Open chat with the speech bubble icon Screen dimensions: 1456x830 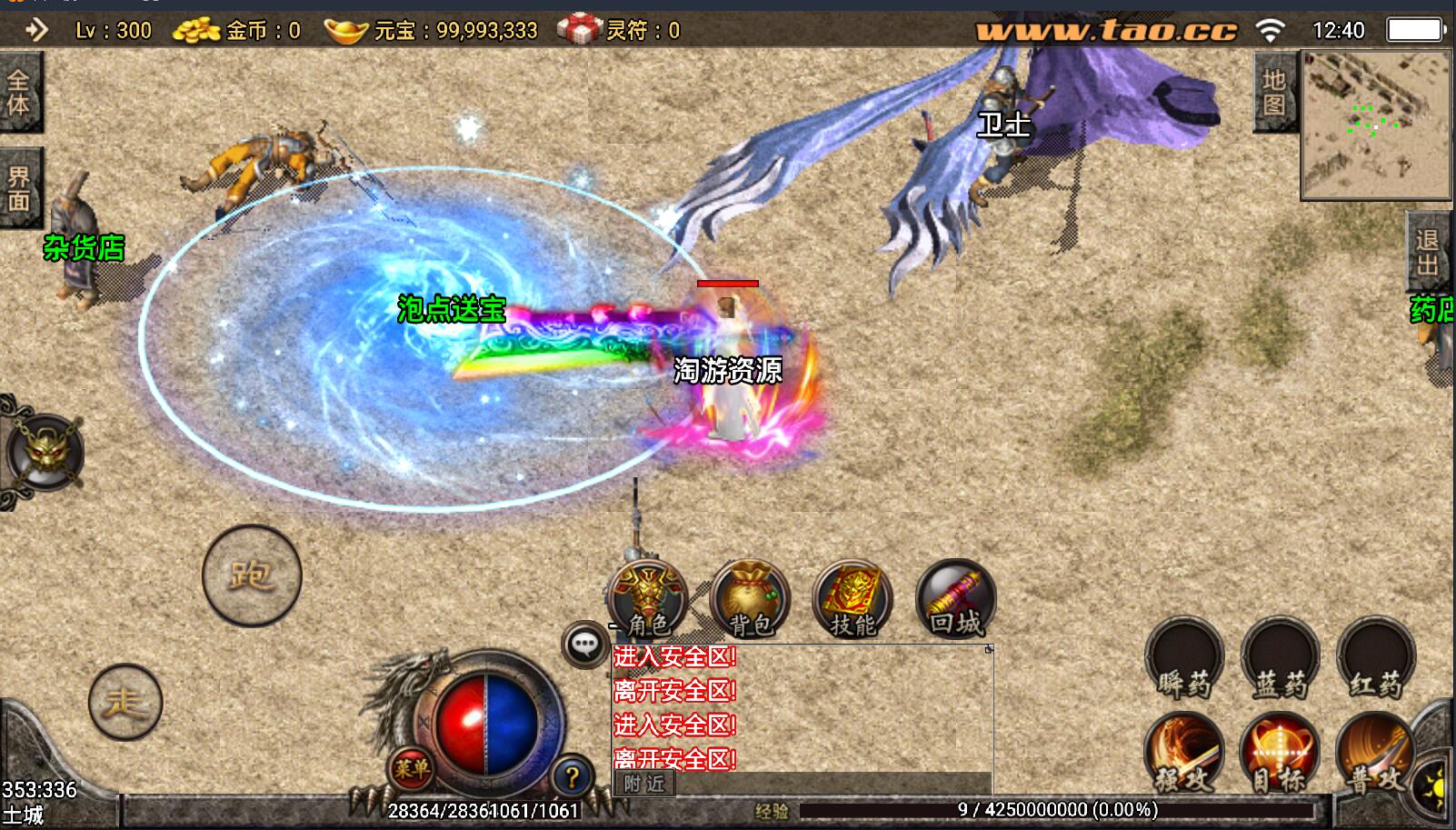pos(584,645)
